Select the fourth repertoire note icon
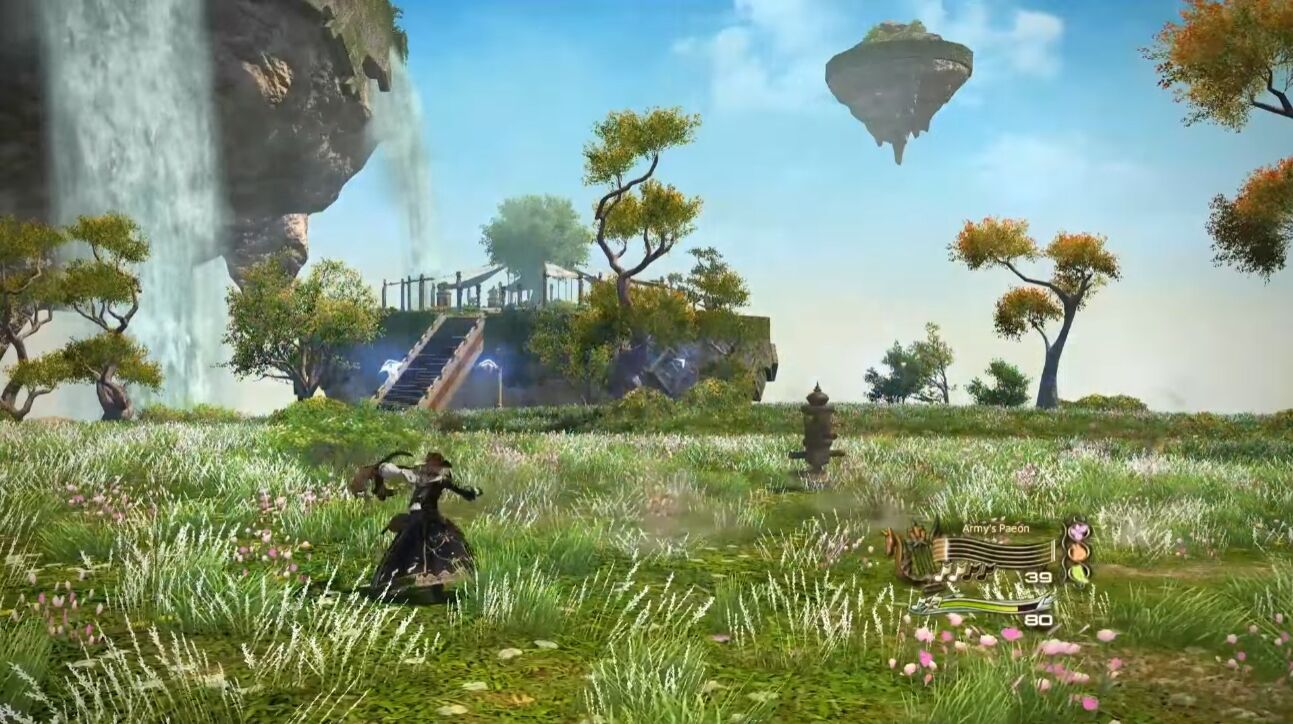Viewport: 1293px width, 724px height. click(x=985, y=573)
